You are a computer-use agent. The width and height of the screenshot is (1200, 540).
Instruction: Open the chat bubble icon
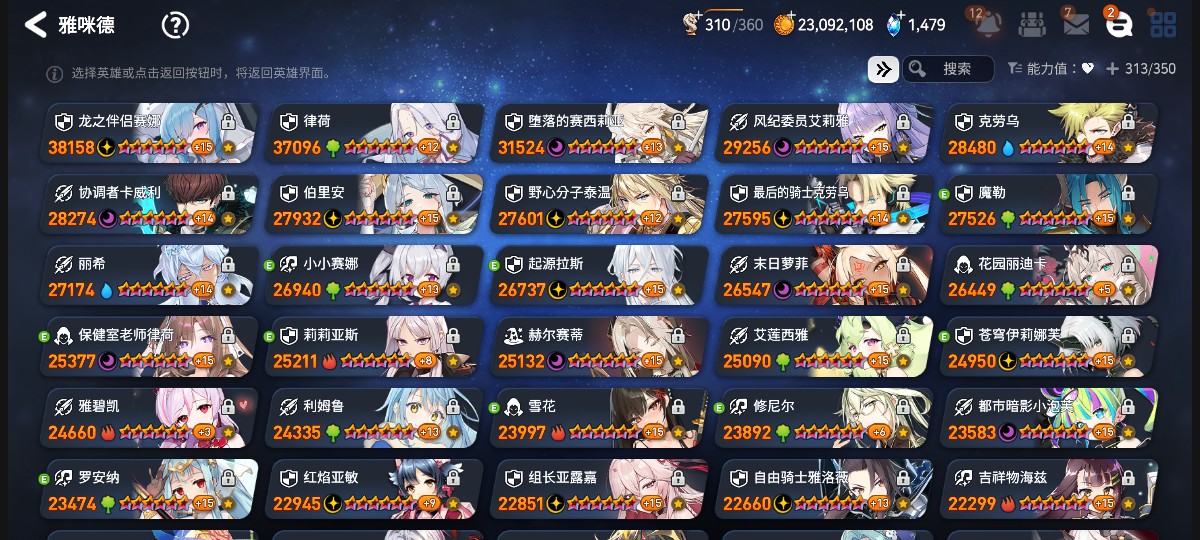tap(1118, 25)
